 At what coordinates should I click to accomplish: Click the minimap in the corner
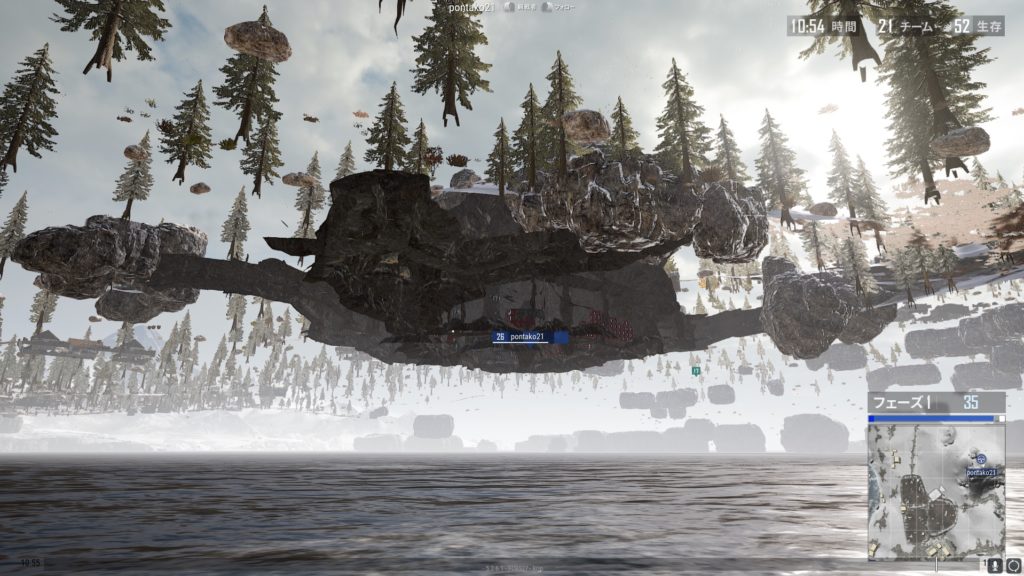click(x=936, y=491)
